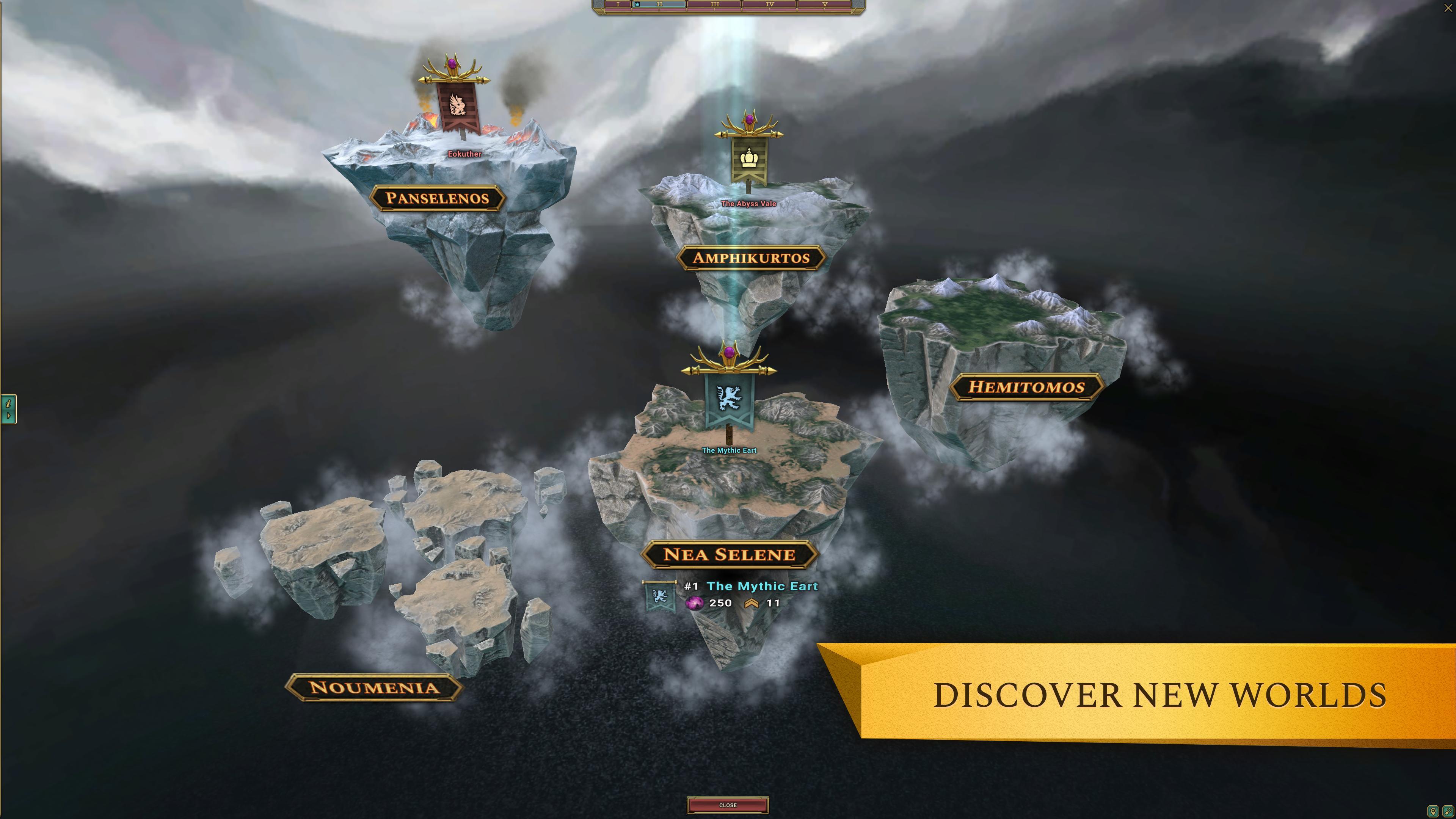Select era tab I

point(618,5)
